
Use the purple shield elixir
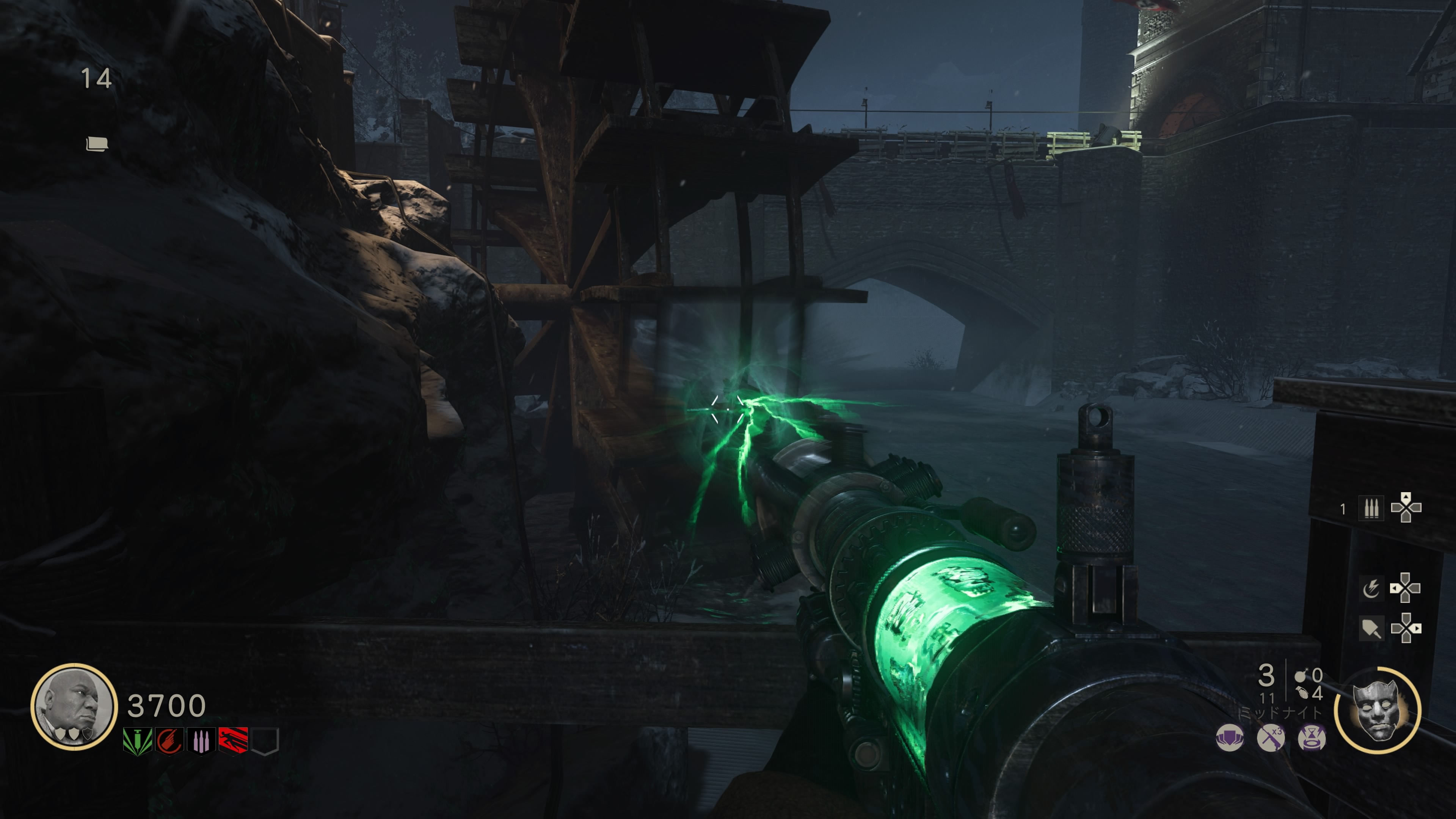coord(1229,738)
